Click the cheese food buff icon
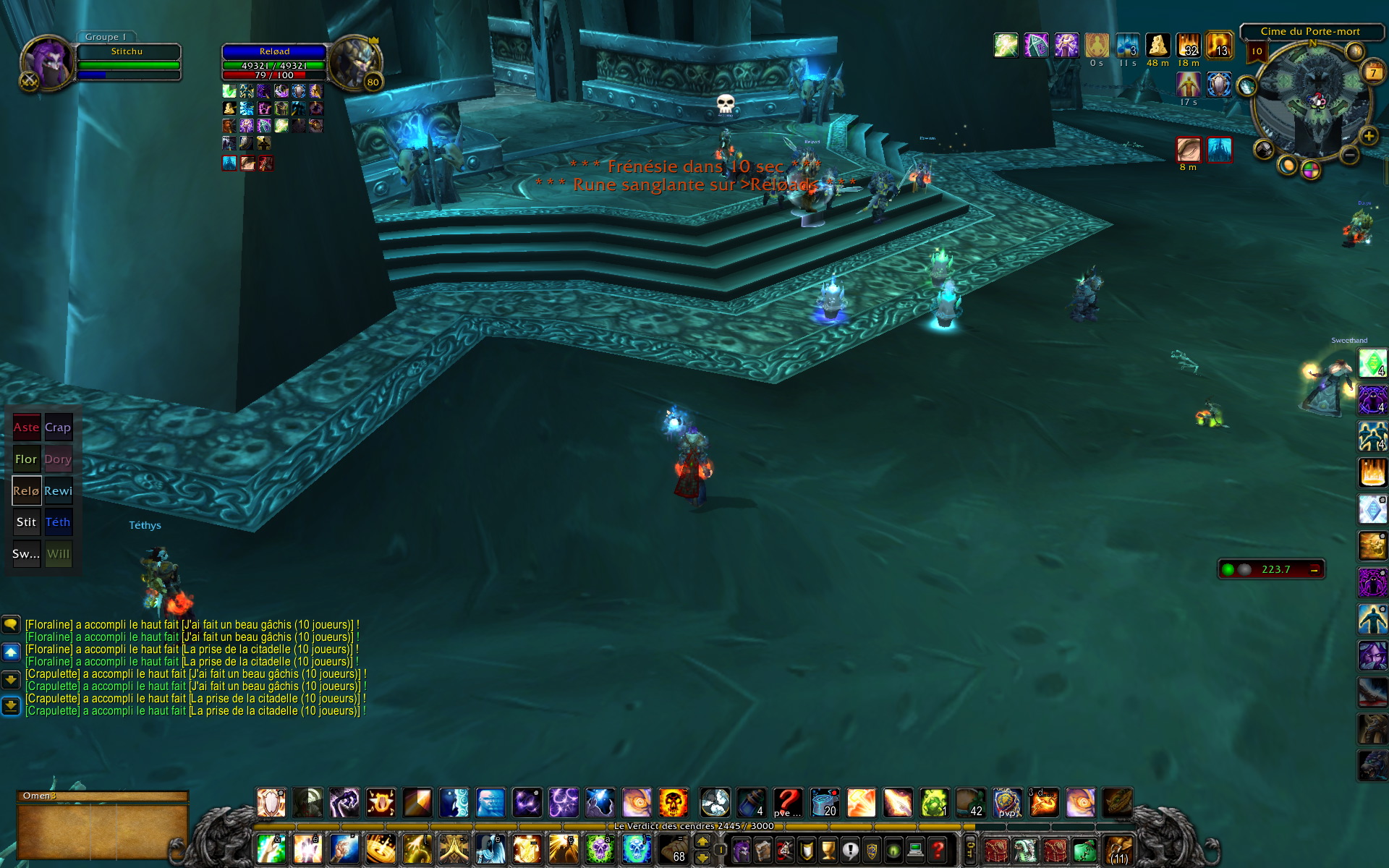The width and height of the screenshot is (1389, 868). tap(1157, 46)
